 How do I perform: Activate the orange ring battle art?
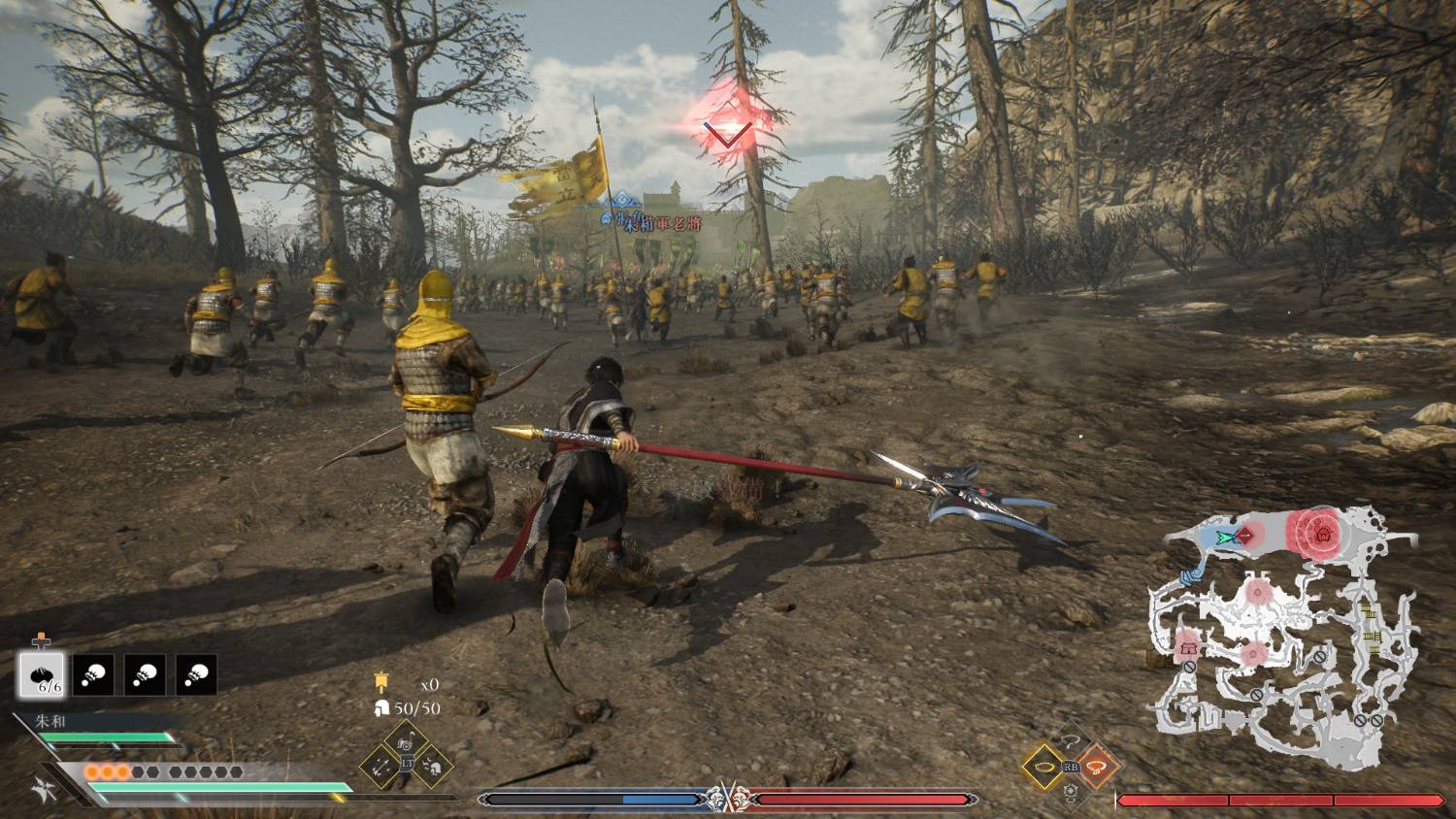pyautogui.click(x=1097, y=767)
